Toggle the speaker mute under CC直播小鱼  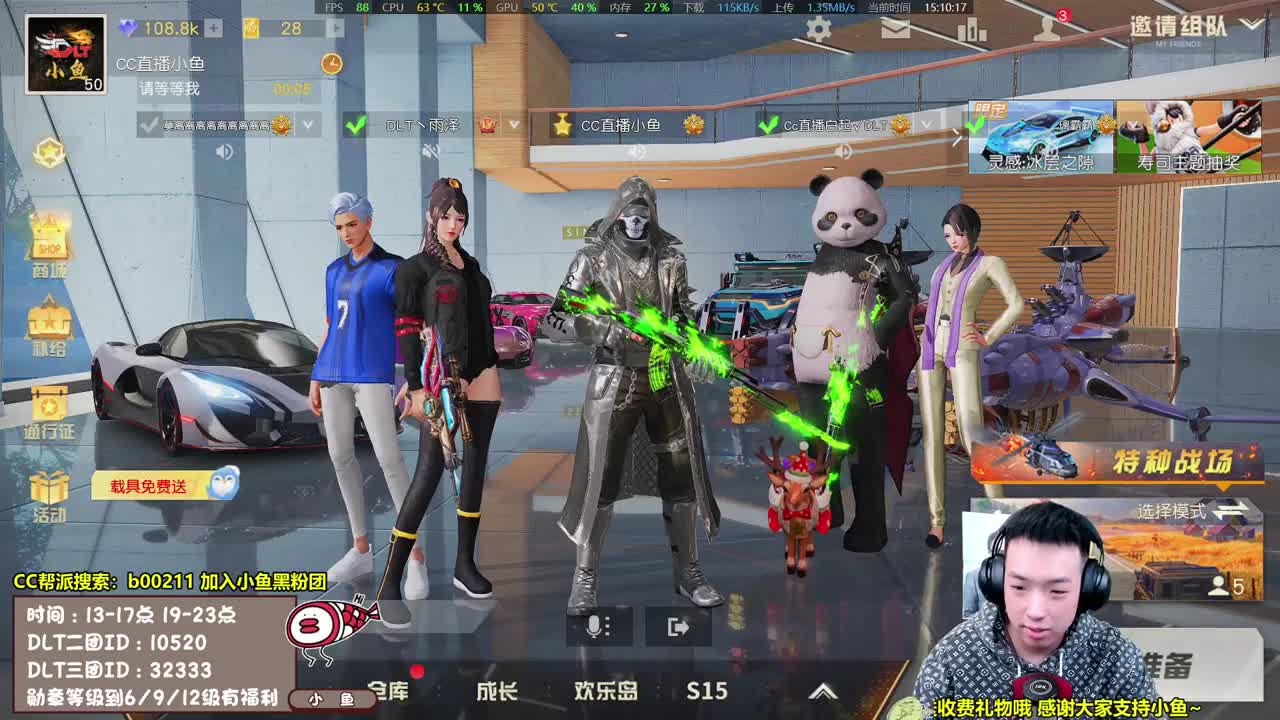point(637,152)
